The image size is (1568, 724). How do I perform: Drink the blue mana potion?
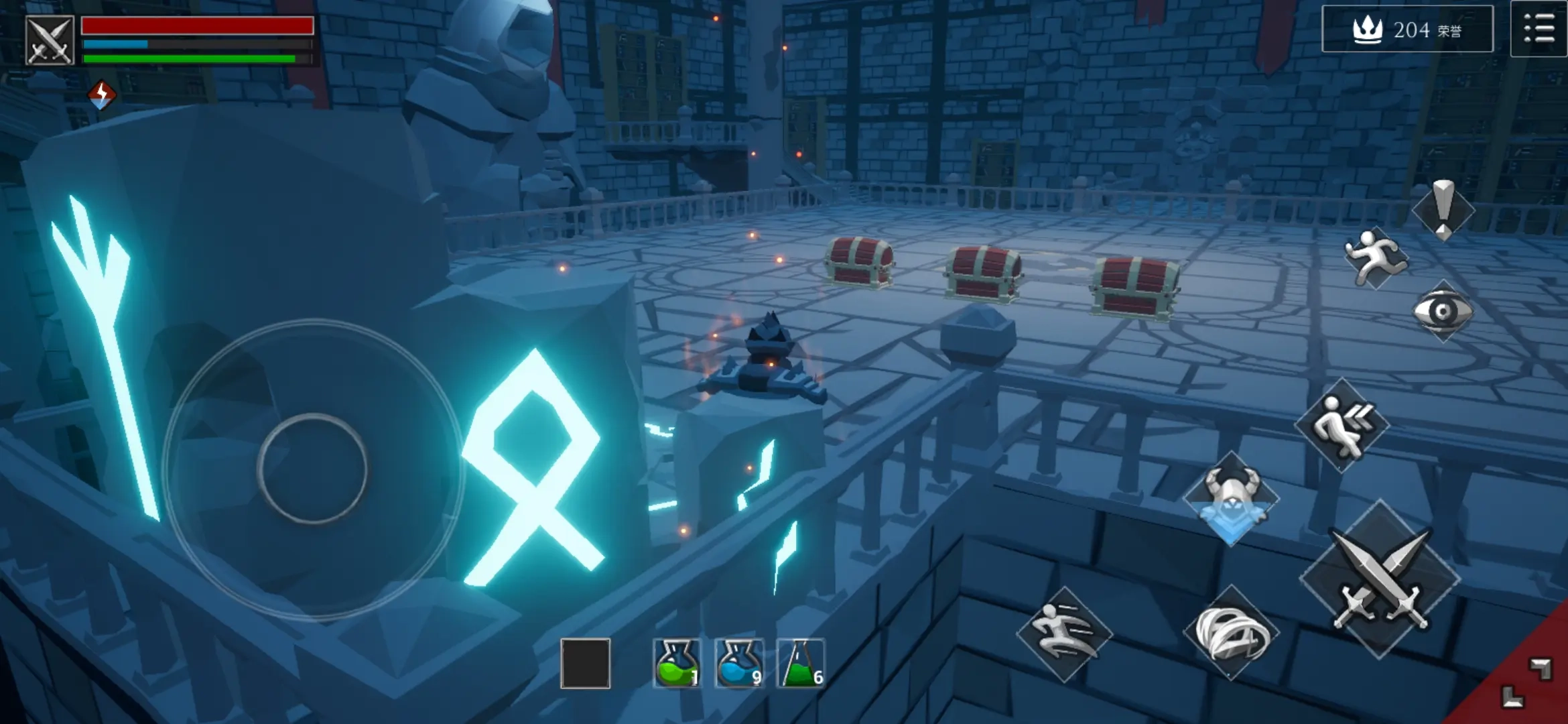739,664
